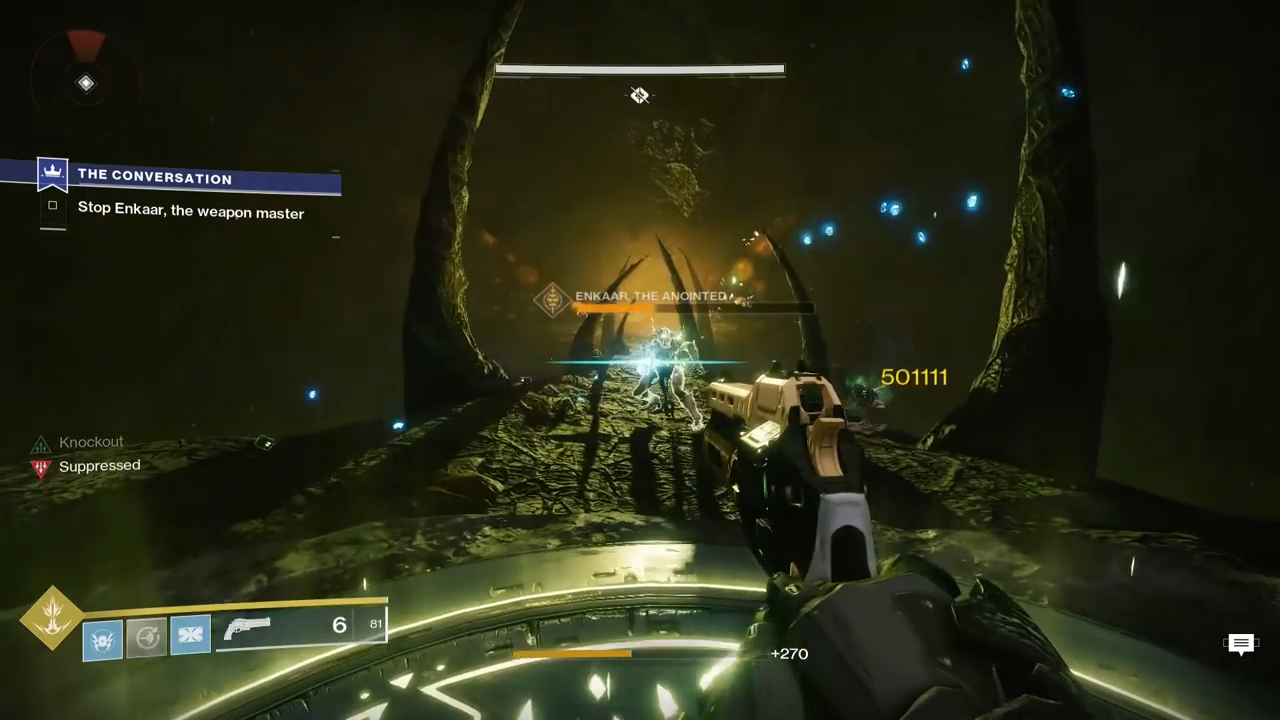
Task: Select the equipped hand cannon weapon icon
Action: point(247,629)
